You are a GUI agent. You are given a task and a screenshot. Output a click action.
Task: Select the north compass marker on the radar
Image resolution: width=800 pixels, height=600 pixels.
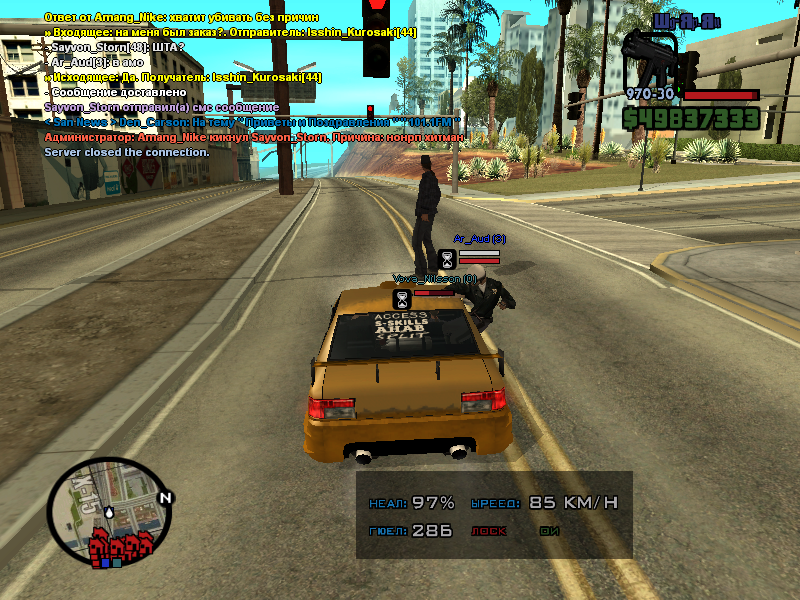tap(166, 497)
